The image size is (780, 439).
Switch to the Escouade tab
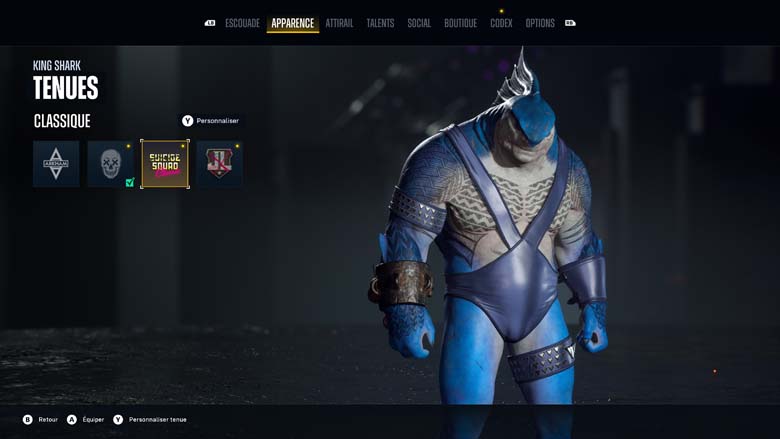pyautogui.click(x=242, y=23)
